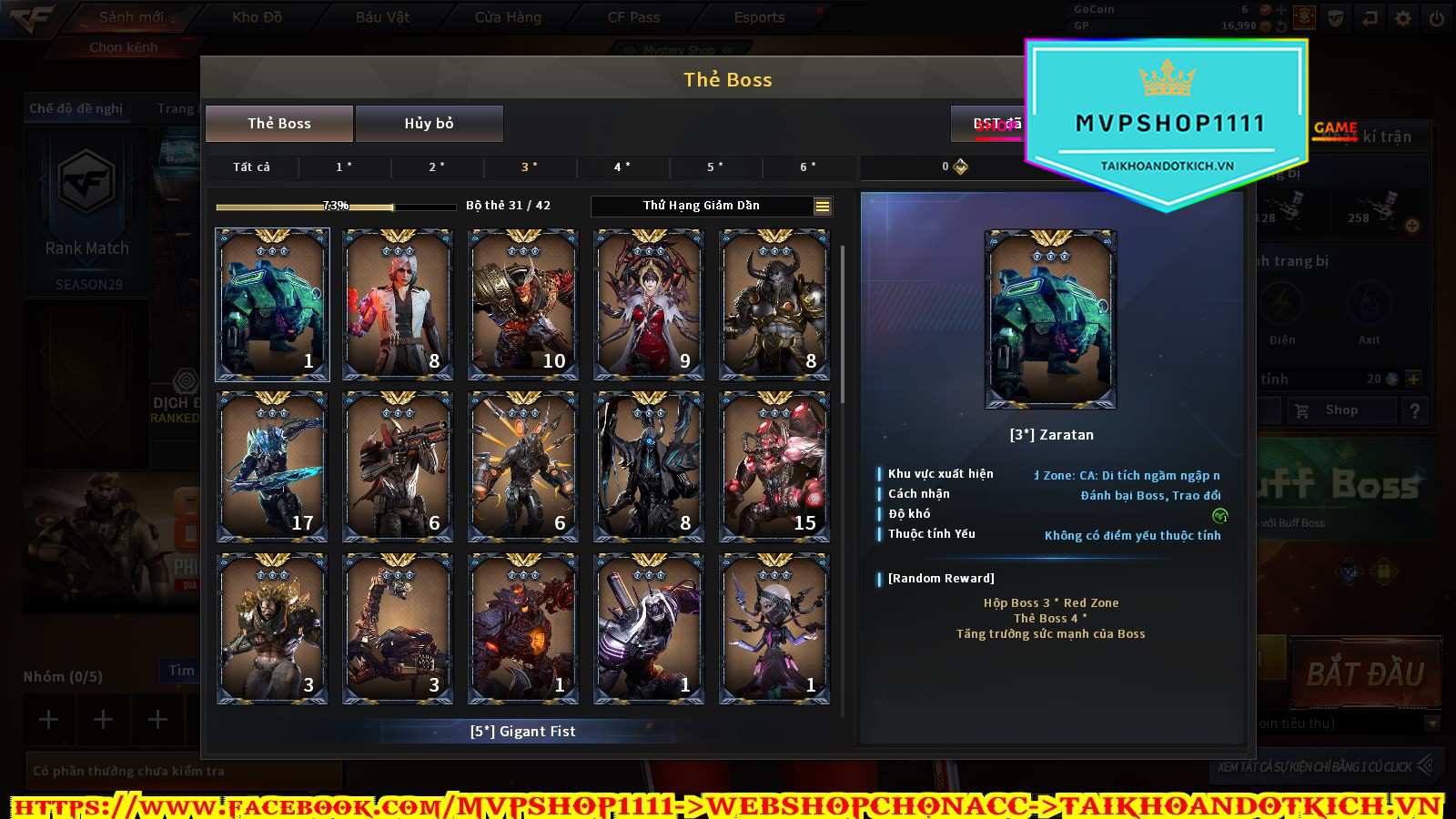Pick the red-dress boss card with count 9
The width and height of the screenshot is (1456, 819).
(x=649, y=304)
